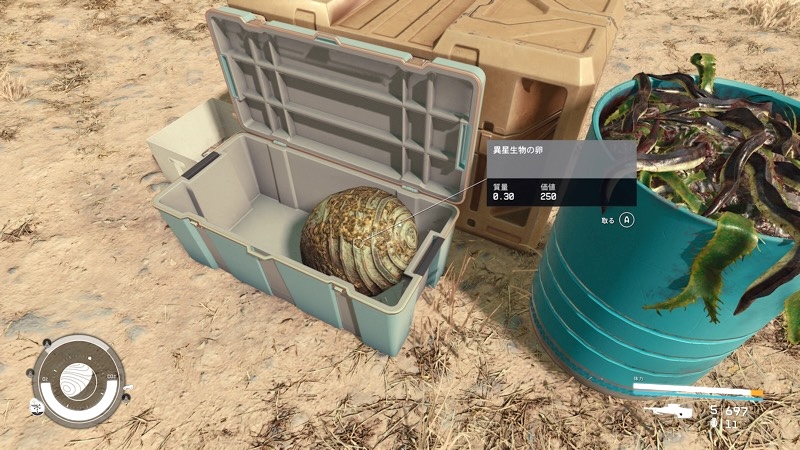The width and height of the screenshot is (800, 450).
Task: Click the 異星生物の卵 item info card
Action: (x=560, y=173)
